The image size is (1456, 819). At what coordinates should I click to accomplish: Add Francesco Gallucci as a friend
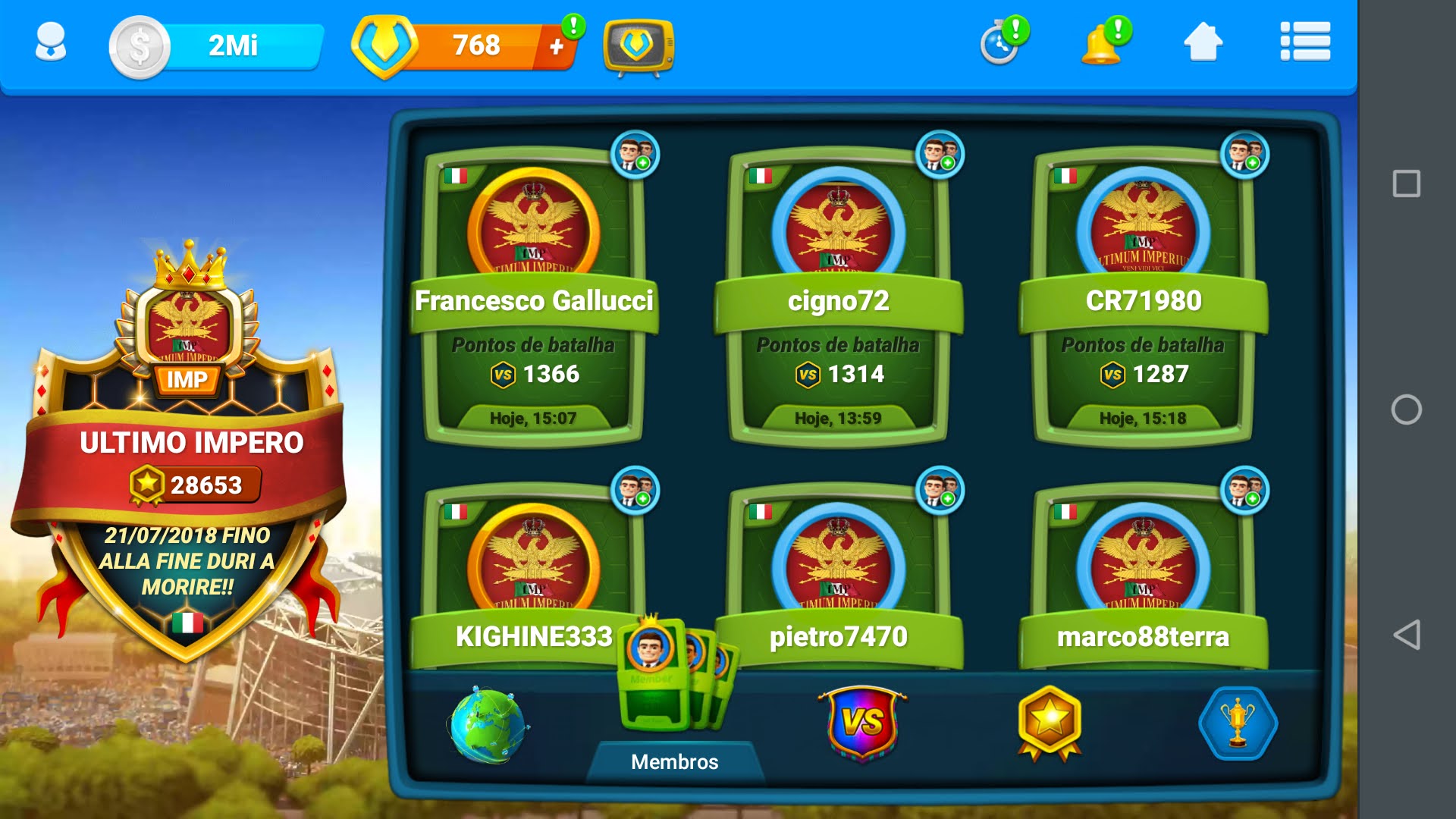pos(635,154)
